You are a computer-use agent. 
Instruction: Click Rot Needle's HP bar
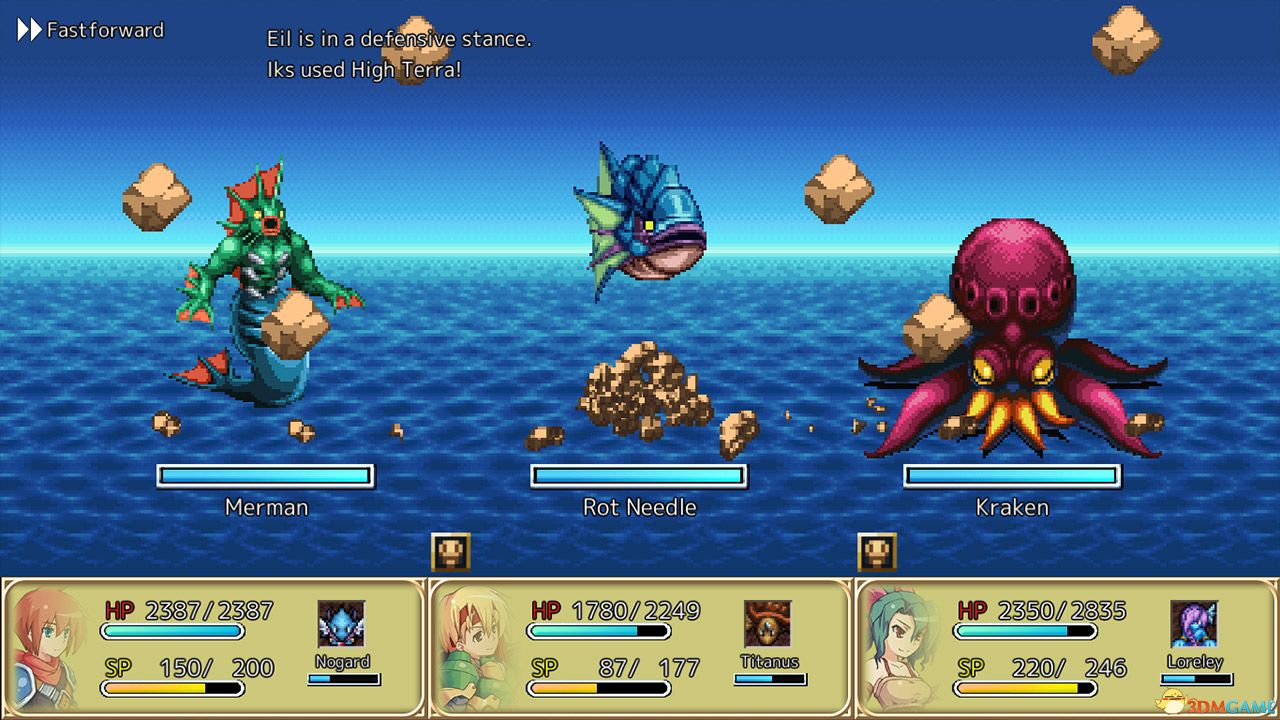[x=640, y=475]
